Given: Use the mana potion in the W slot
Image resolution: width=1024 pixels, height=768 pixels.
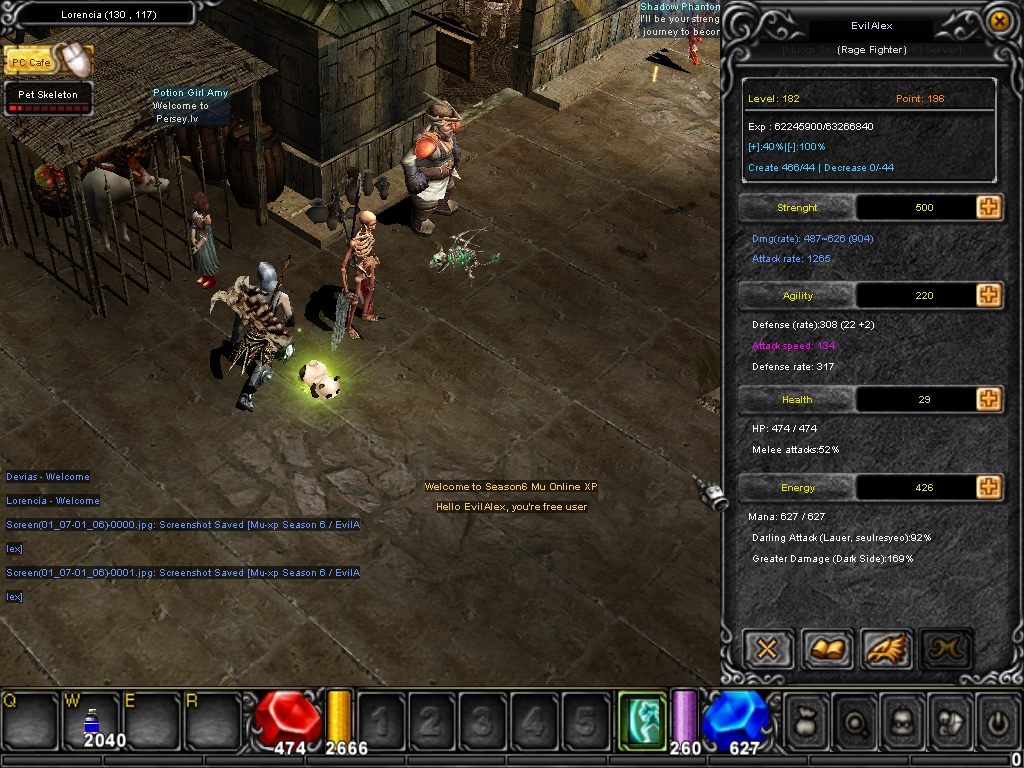Looking at the screenshot, I should tap(91, 721).
